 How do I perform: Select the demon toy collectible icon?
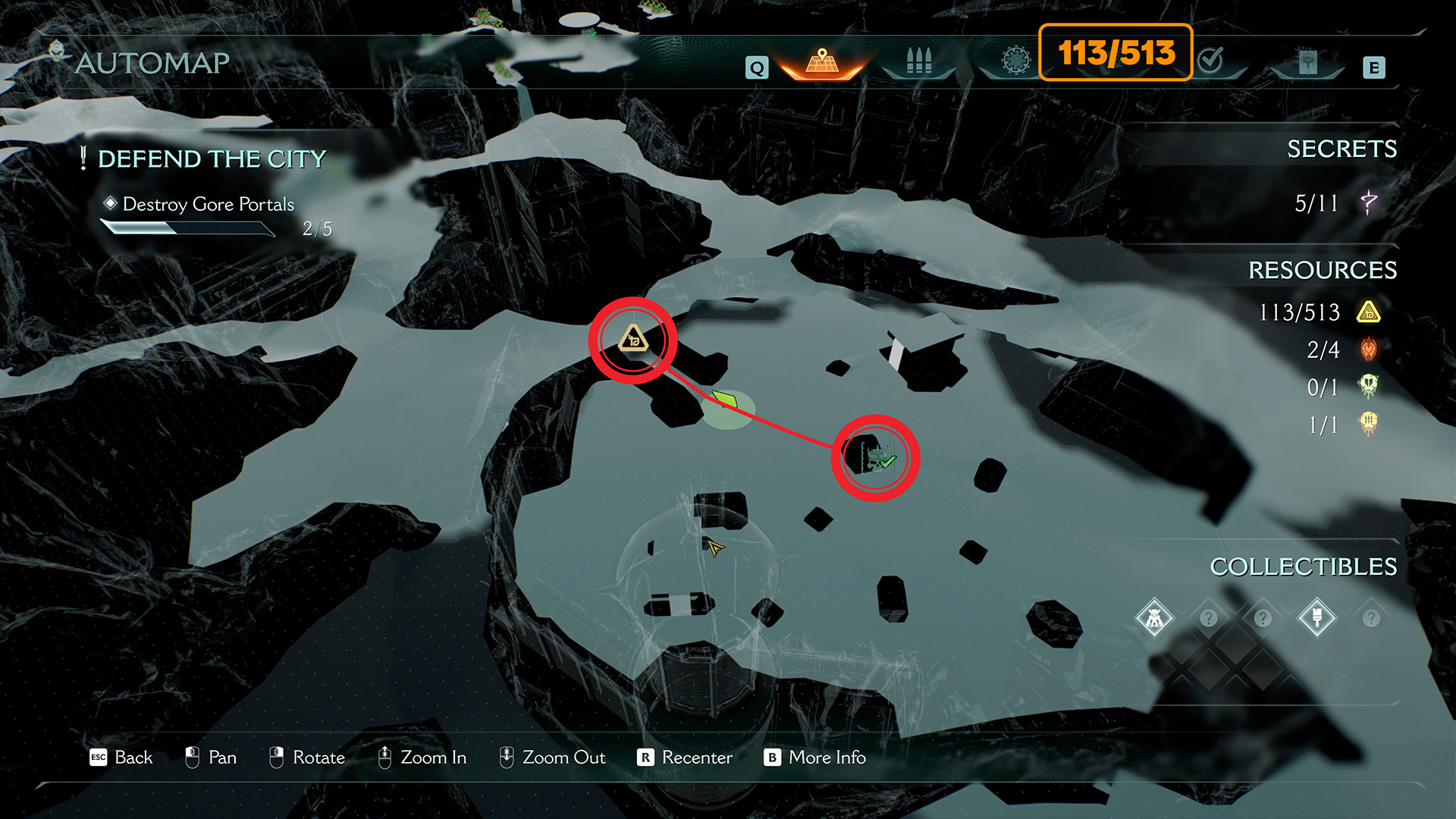click(x=1154, y=619)
